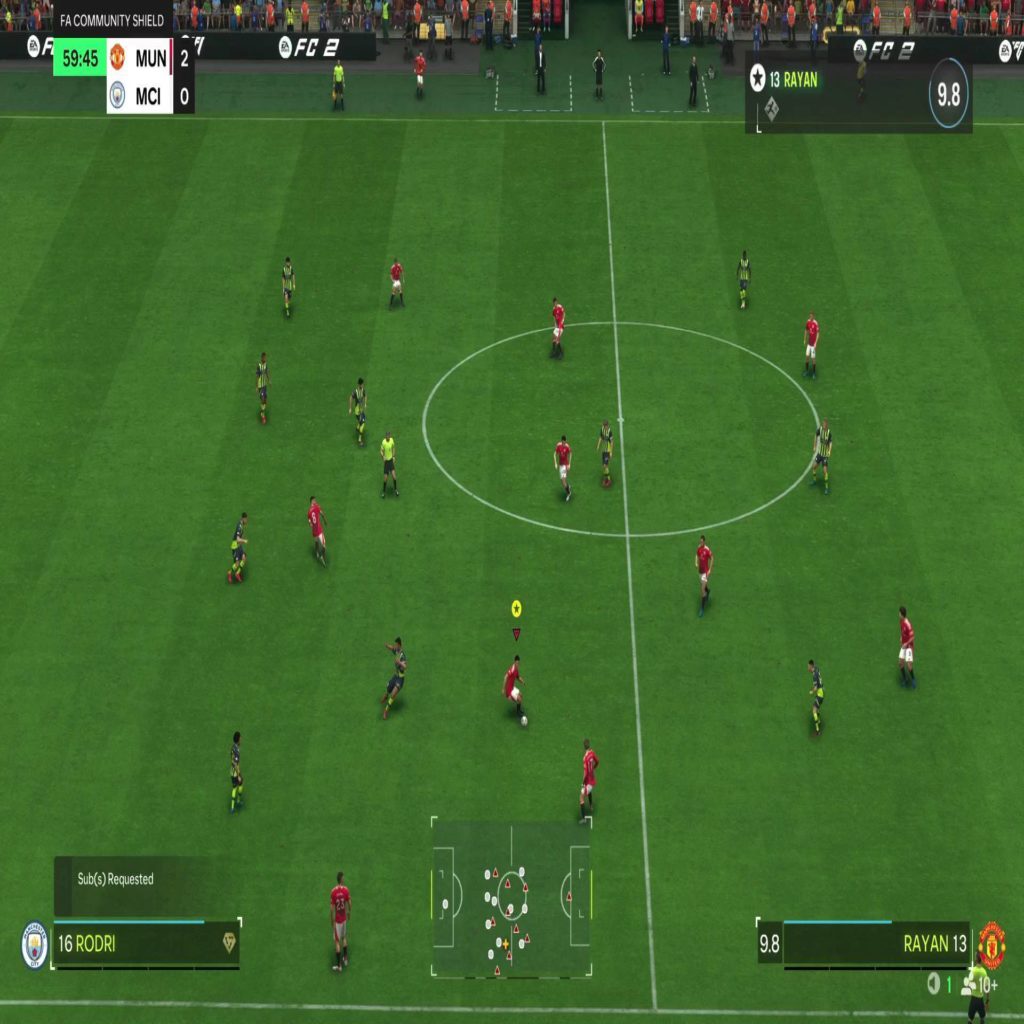The width and height of the screenshot is (1024, 1024).
Task: Open the Sub(s) Requested notification
Action: (116, 879)
